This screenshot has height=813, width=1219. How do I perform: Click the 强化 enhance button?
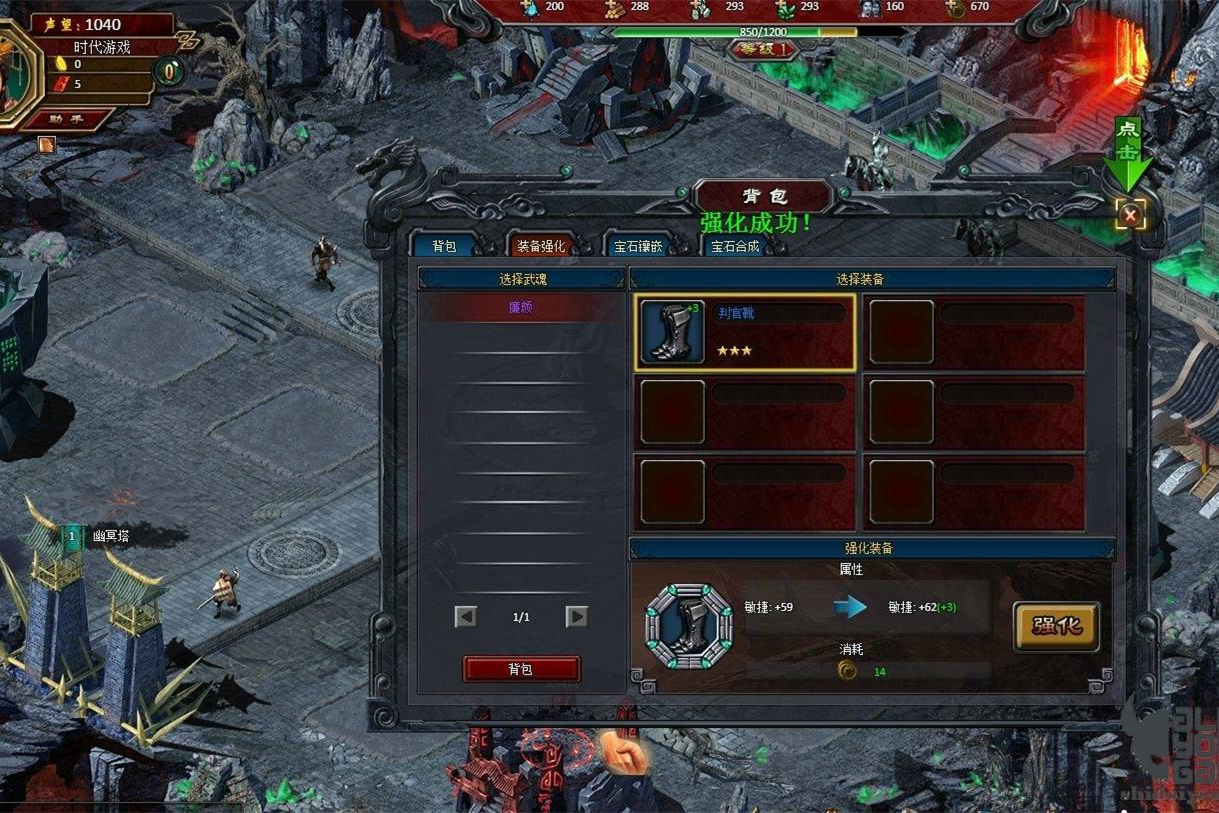coord(1056,626)
